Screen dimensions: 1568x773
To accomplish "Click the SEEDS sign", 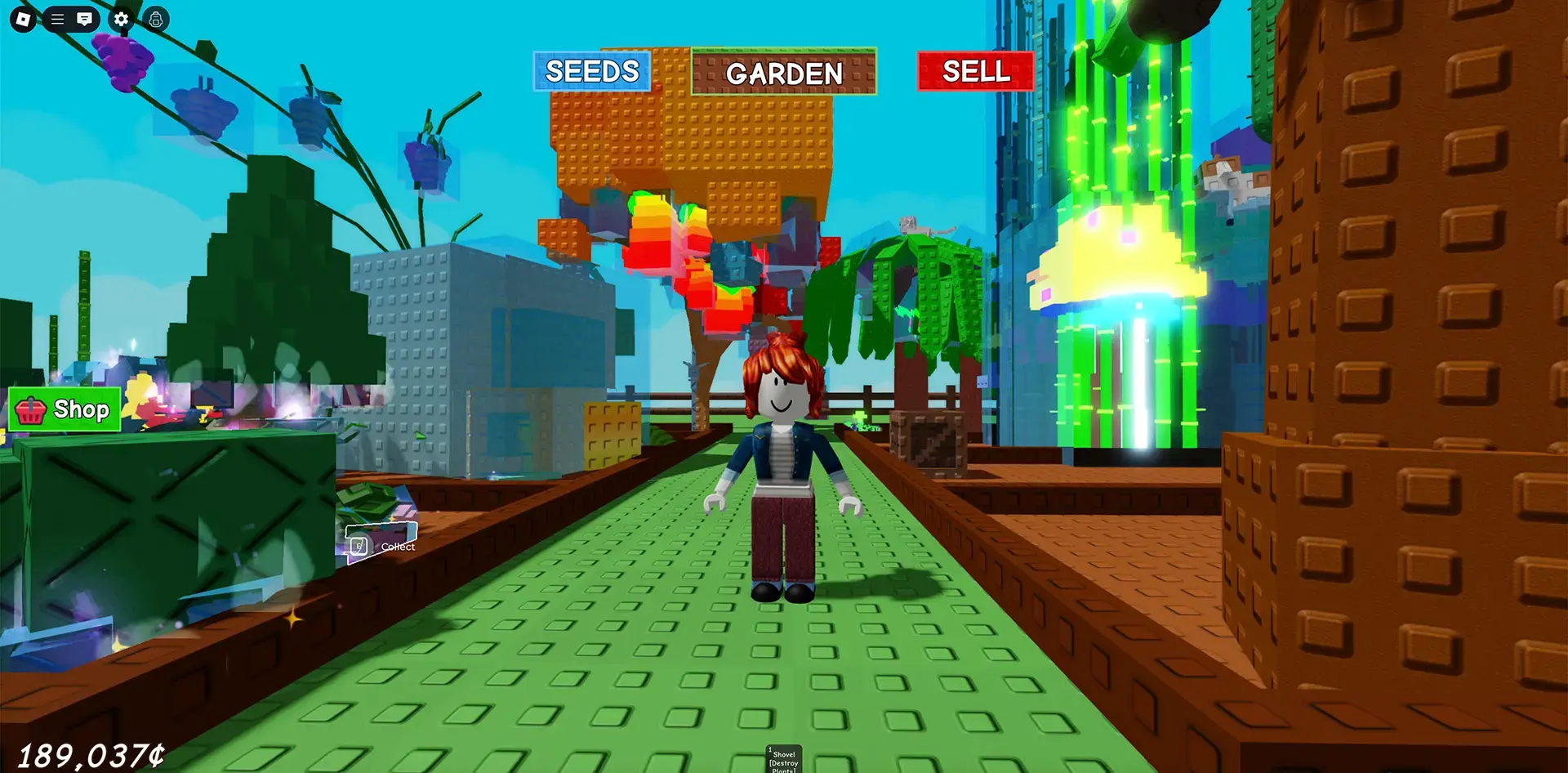I will (590, 72).
